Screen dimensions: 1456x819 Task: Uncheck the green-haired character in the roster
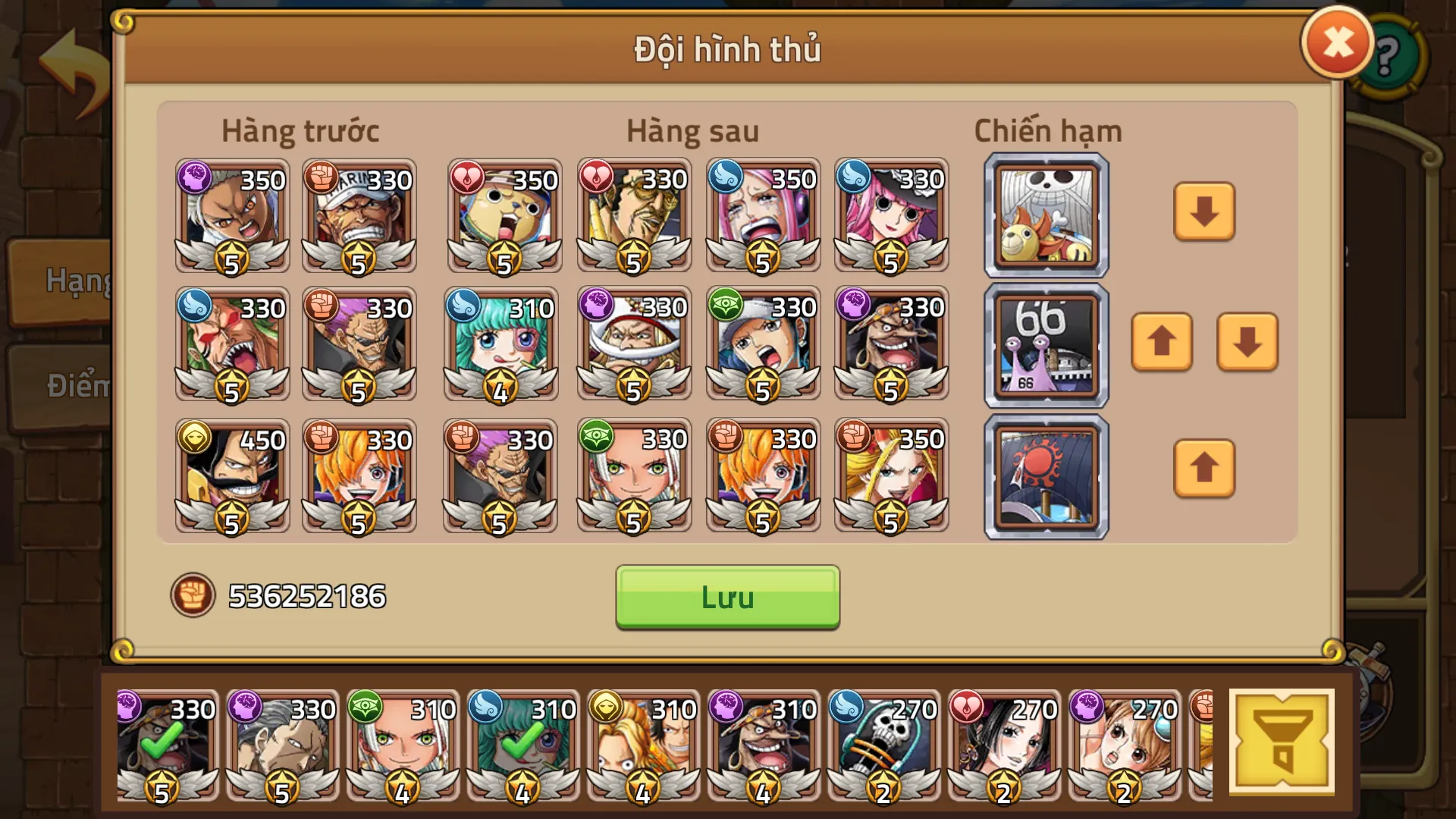coord(522,747)
